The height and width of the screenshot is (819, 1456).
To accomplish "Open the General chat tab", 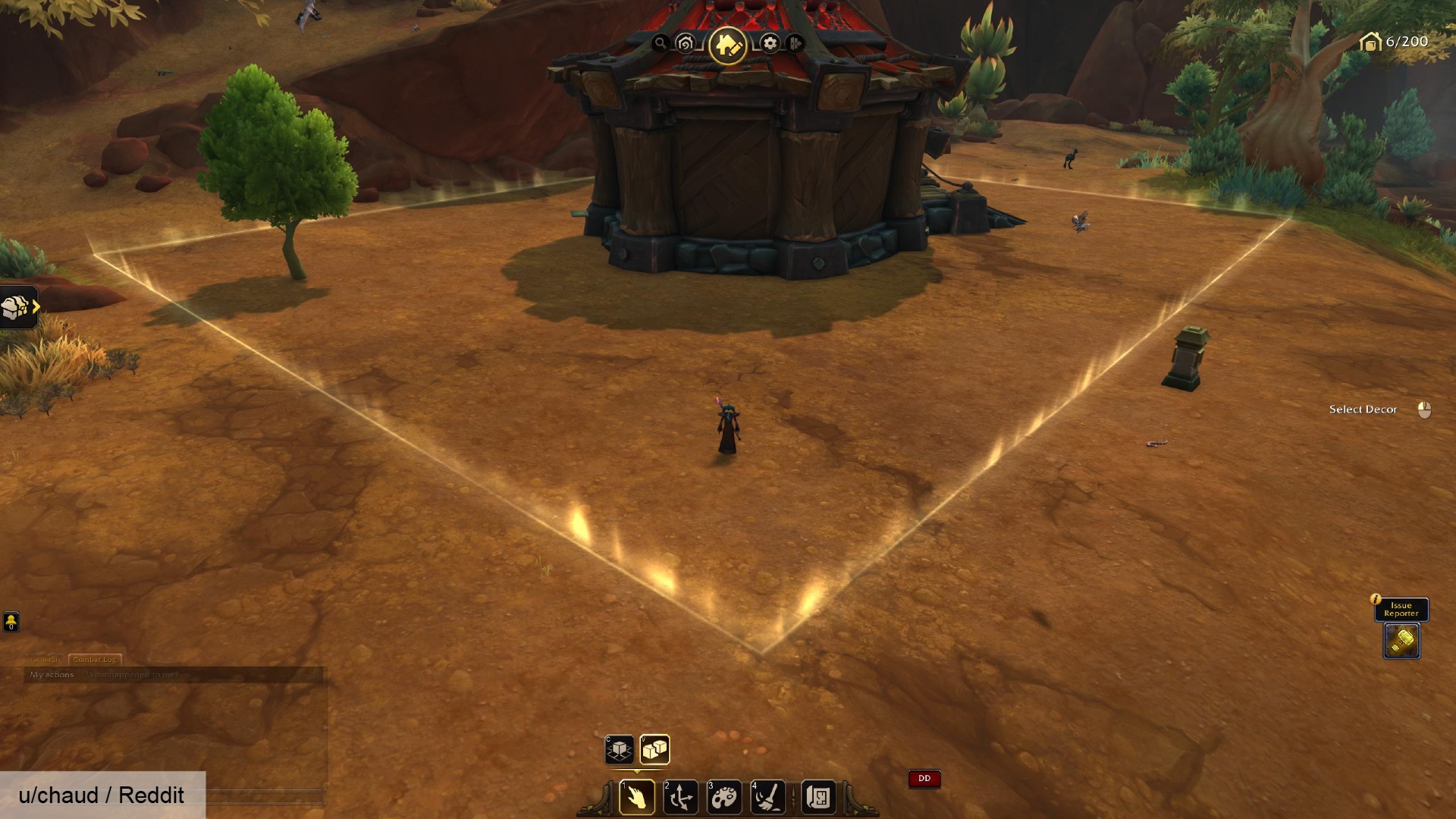I will click(43, 659).
